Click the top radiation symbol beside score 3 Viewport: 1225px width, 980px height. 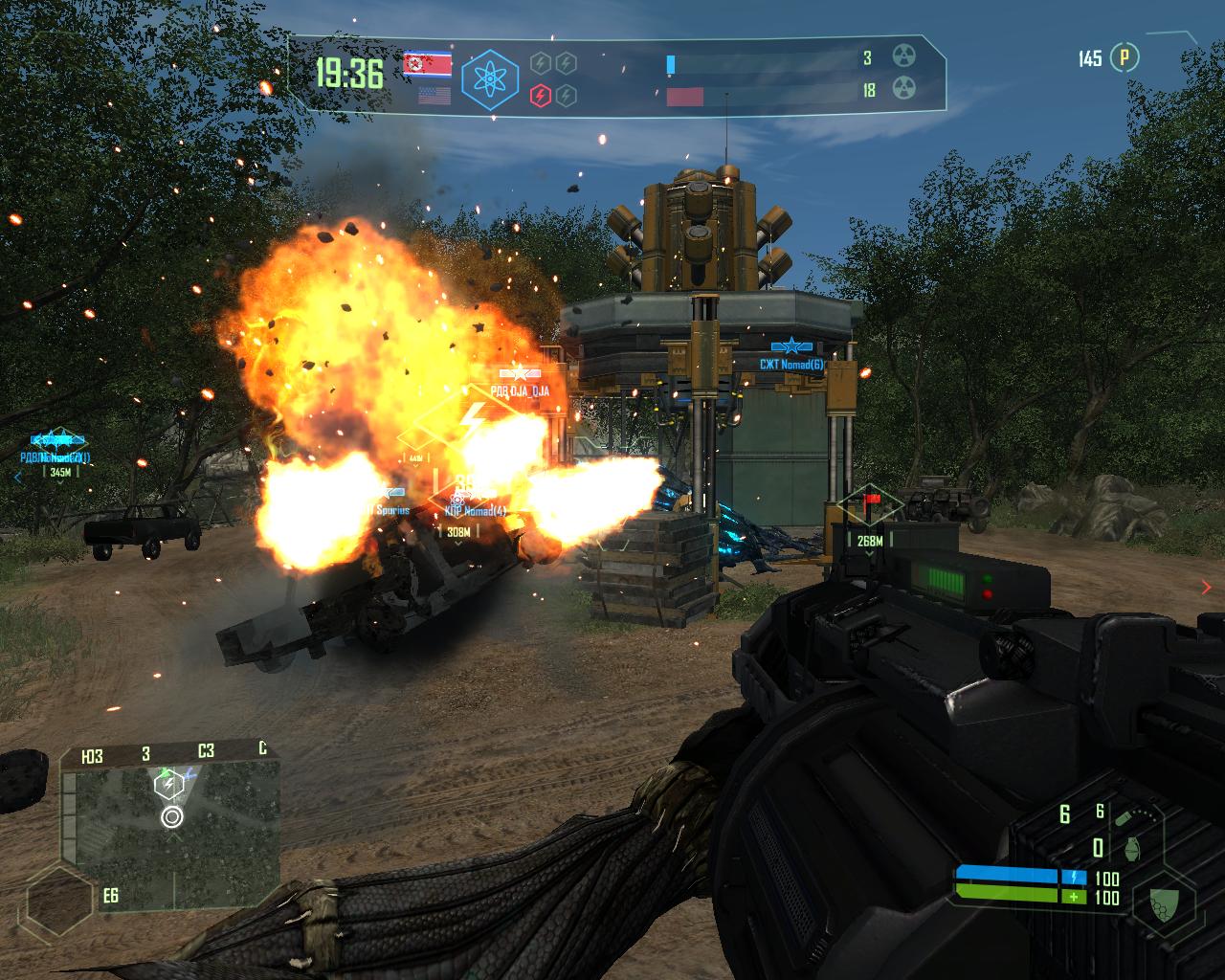tap(904, 56)
